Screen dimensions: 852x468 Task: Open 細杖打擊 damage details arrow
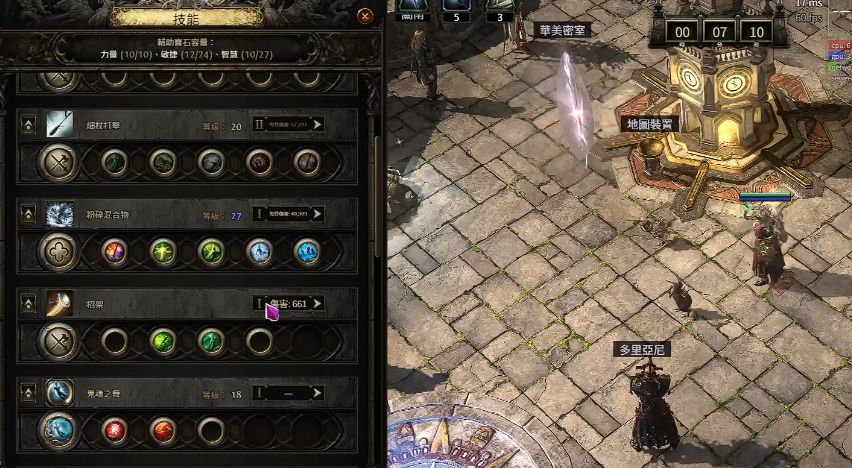pyautogui.click(x=317, y=125)
